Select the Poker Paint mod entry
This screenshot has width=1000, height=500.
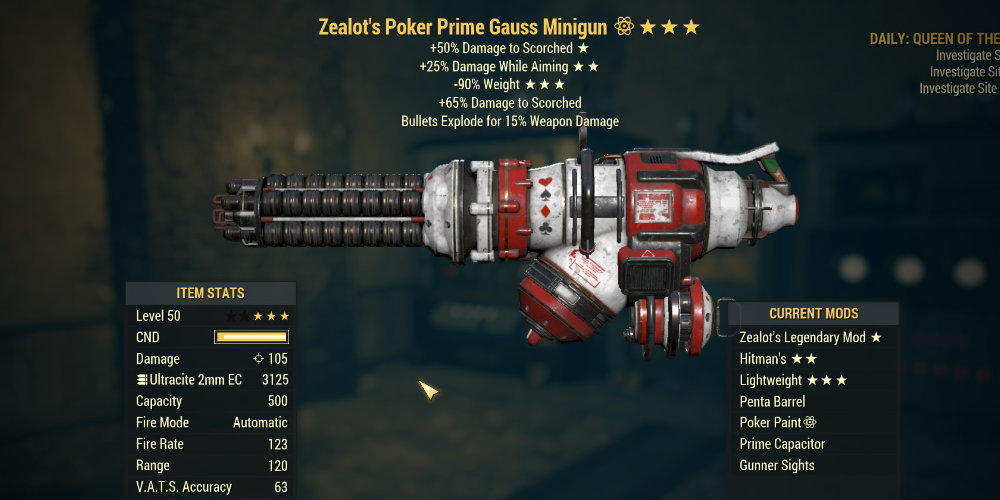click(778, 423)
